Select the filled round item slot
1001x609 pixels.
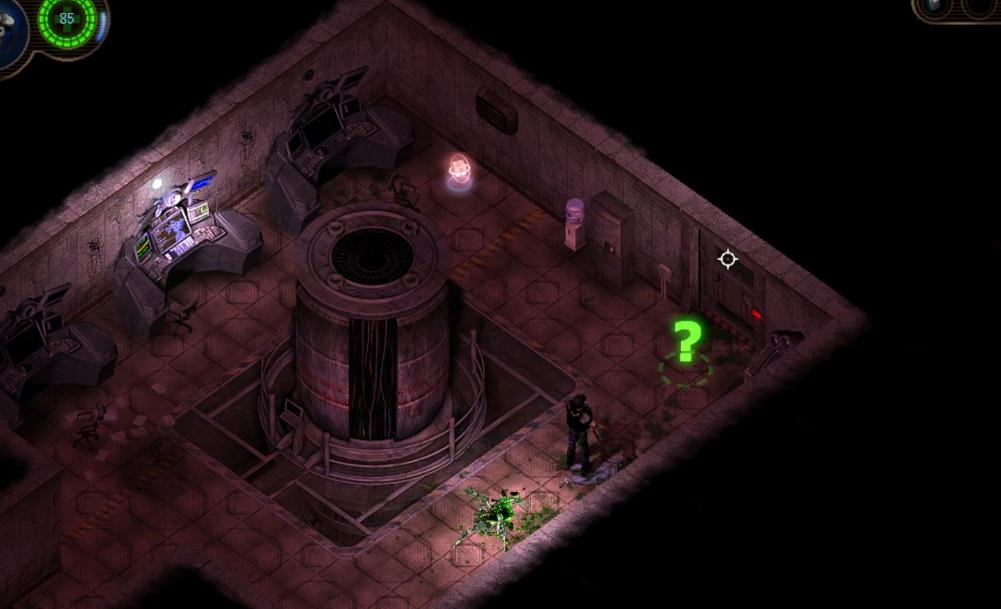pos(936,6)
